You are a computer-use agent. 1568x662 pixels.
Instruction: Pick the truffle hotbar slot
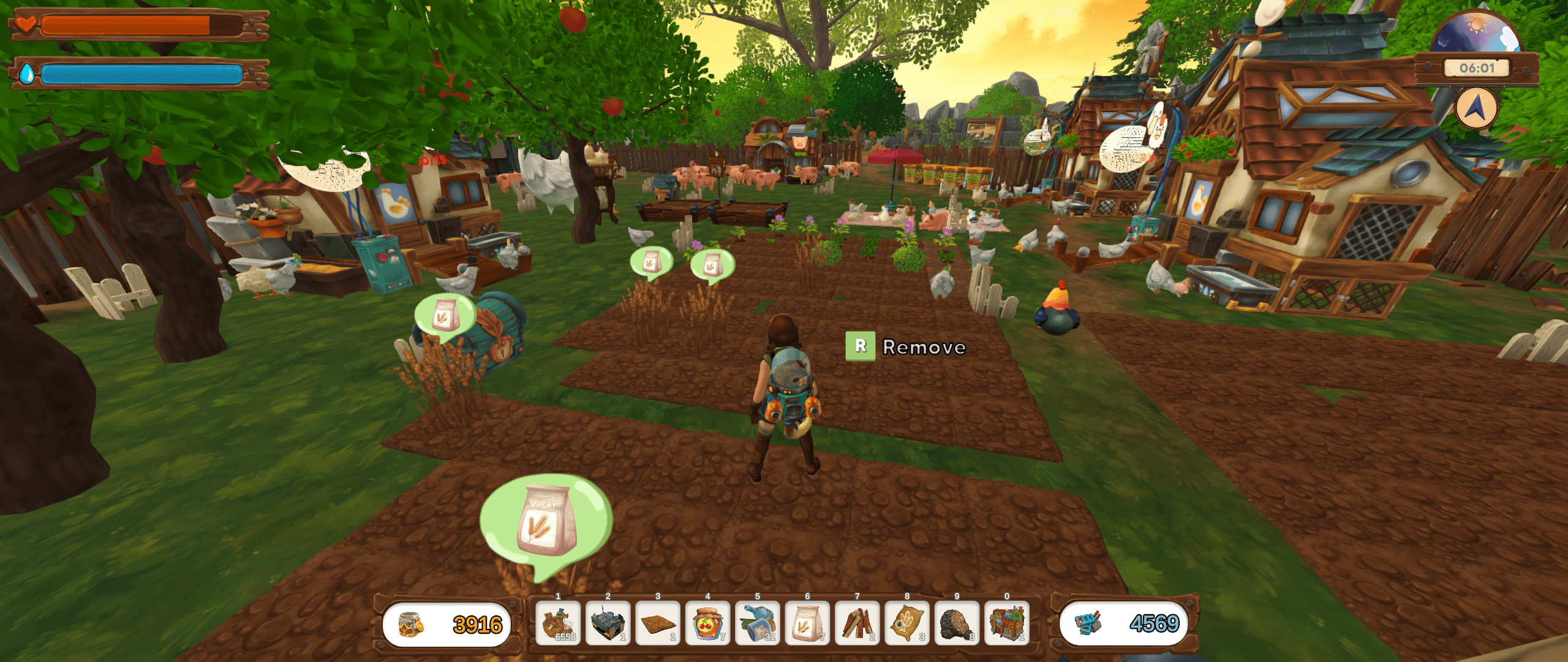[x=957, y=623]
